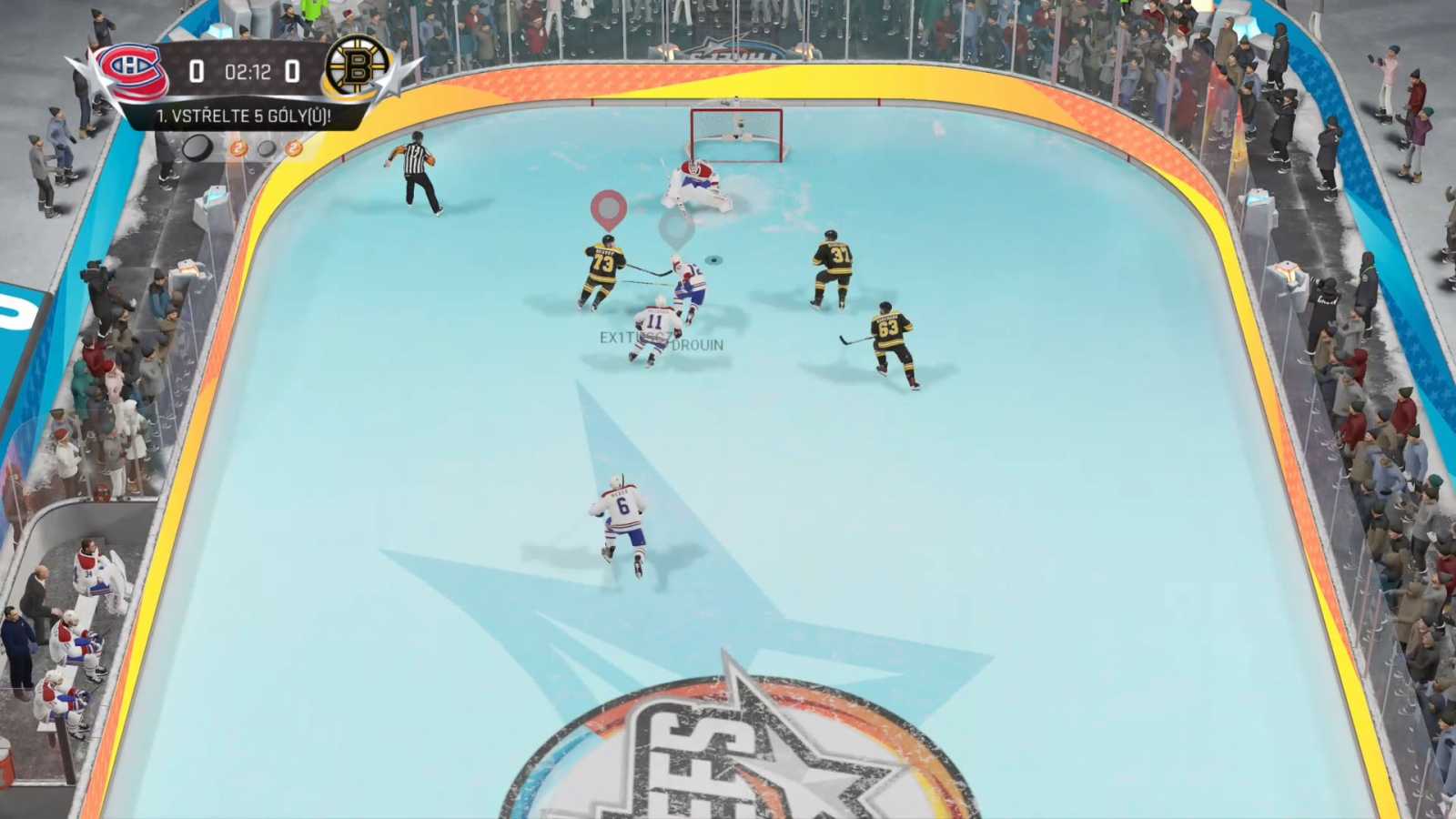Click the Canadiens goaltender in the crease
The width and height of the screenshot is (1456, 819).
[696, 182]
